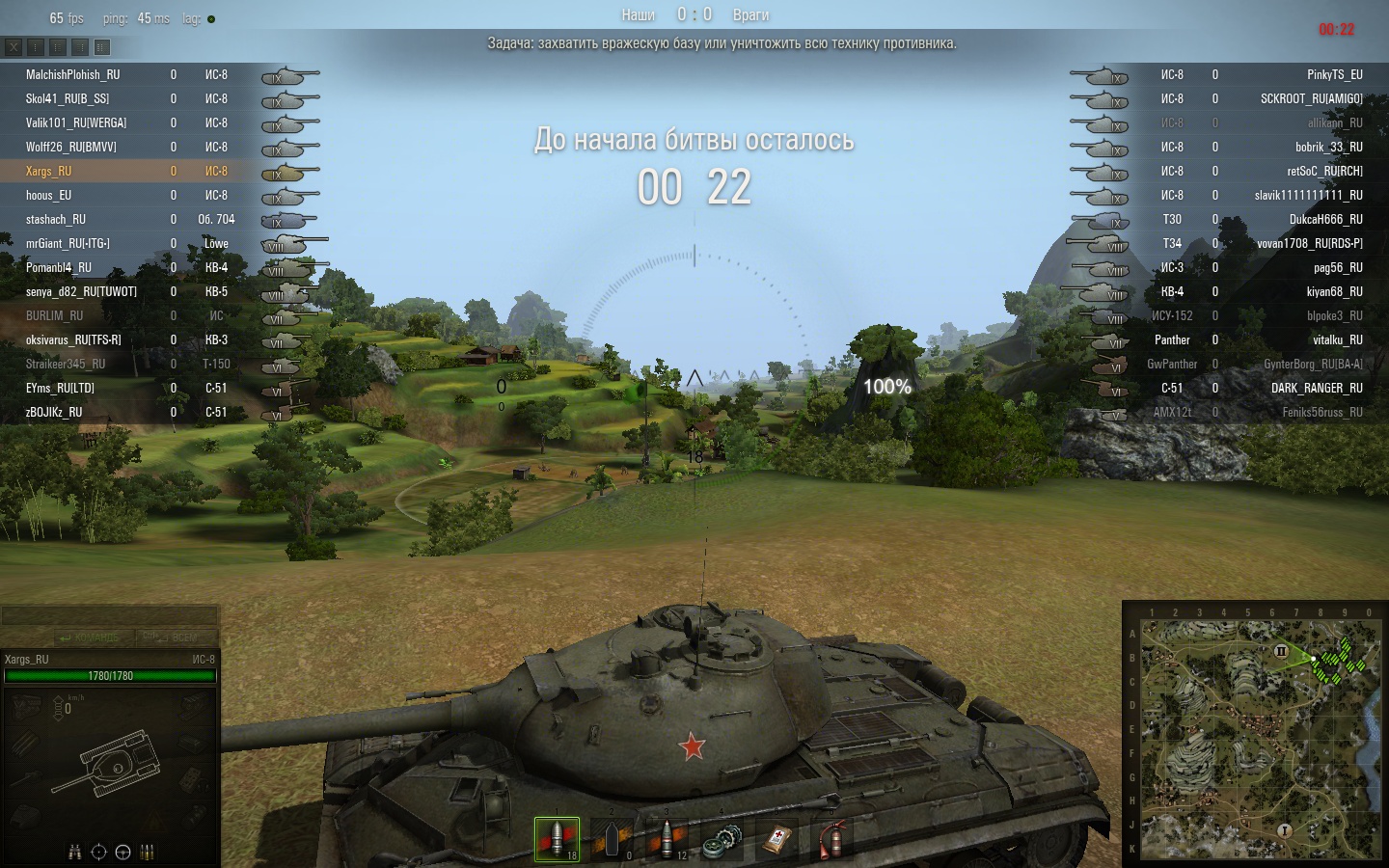This screenshot has height=868, width=1389.
Task: Select the high-explosive shell slot with 12 rounds
Action: 667,838
